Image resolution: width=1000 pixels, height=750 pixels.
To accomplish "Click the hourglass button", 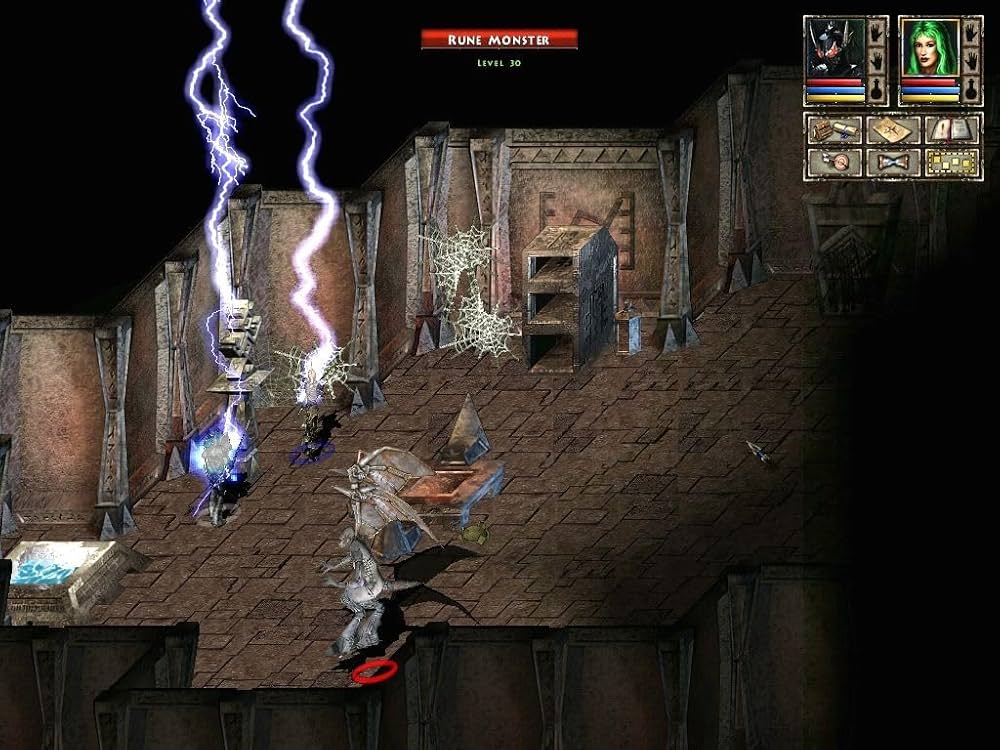I will 893,162.
